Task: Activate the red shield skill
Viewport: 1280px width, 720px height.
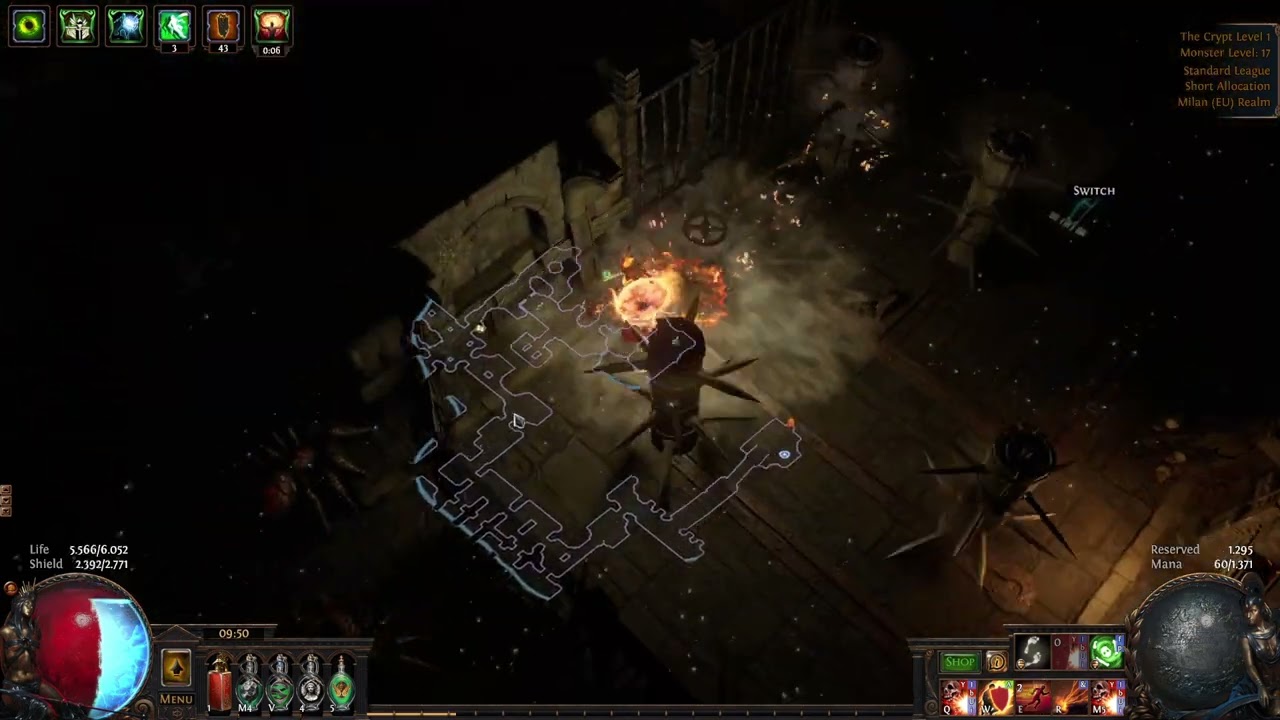Action: [996, 697]
